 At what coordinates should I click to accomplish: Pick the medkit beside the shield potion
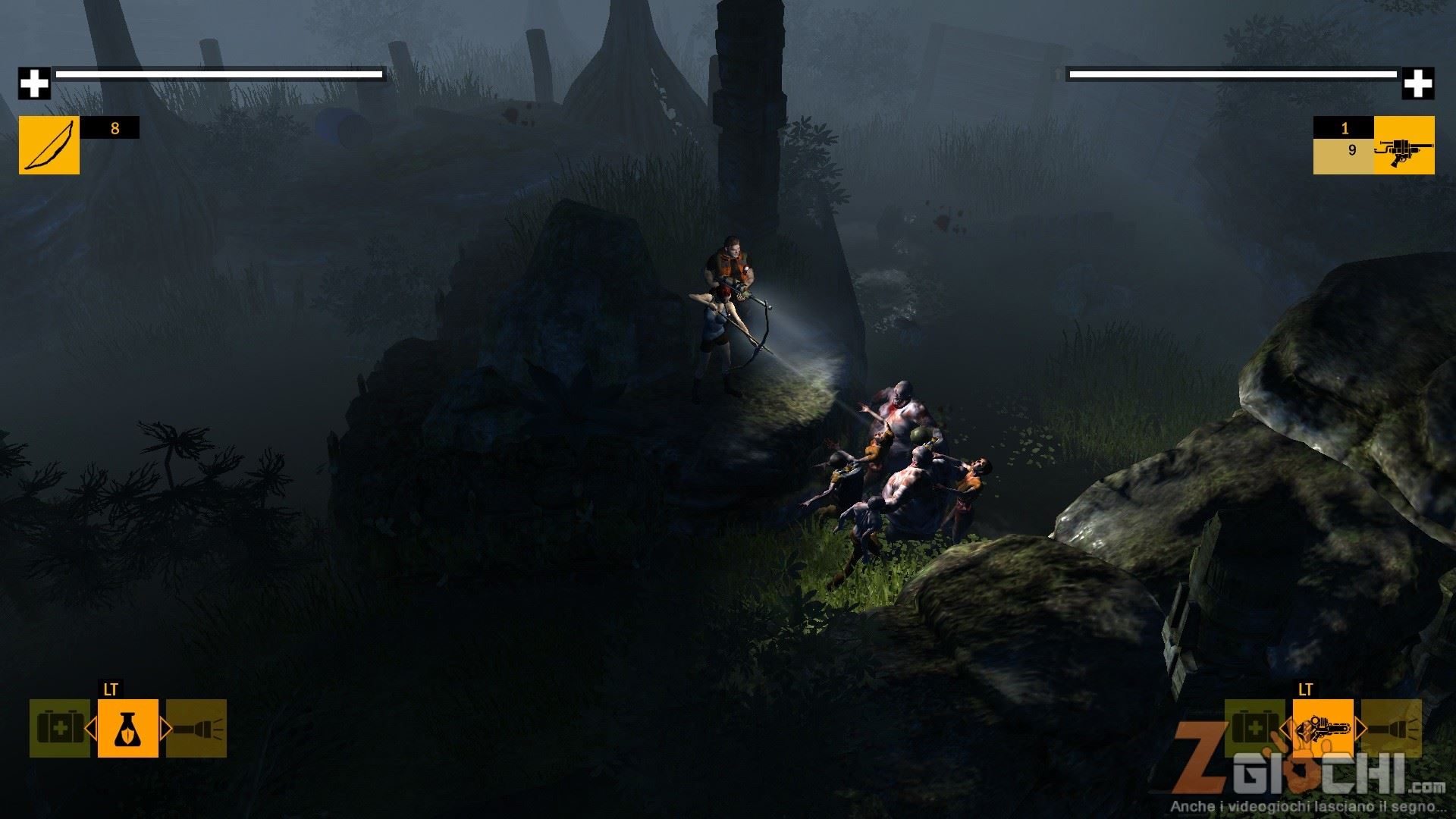point(59,728)
